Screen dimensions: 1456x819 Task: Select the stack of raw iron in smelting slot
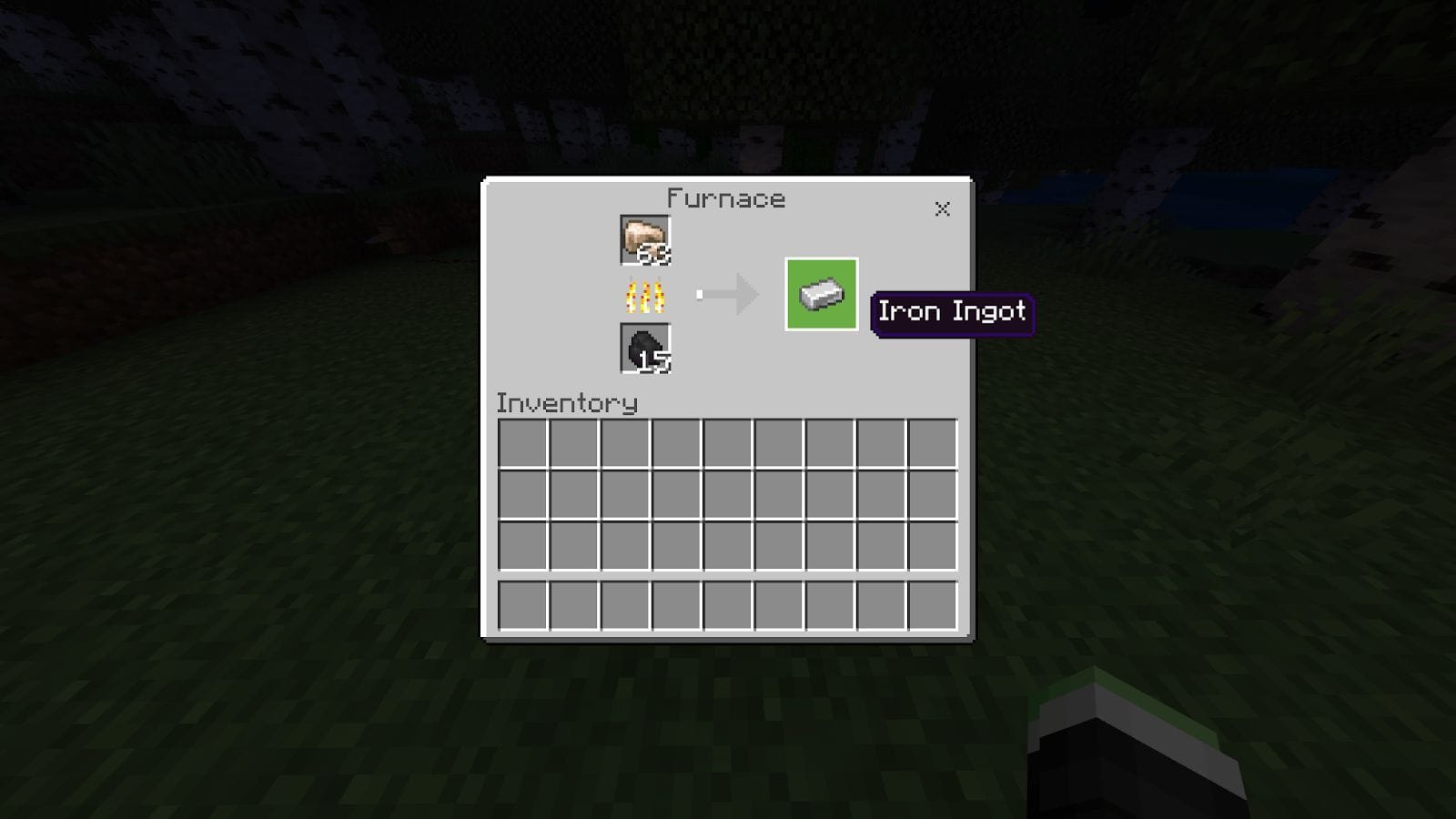[x=643, y=238]
